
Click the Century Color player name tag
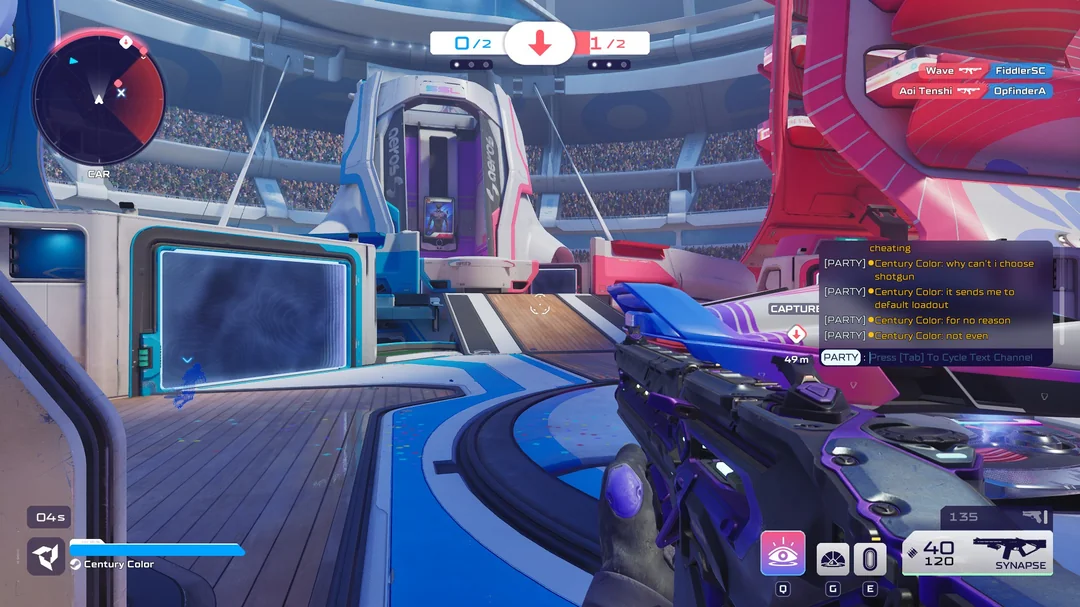point(118,564)
